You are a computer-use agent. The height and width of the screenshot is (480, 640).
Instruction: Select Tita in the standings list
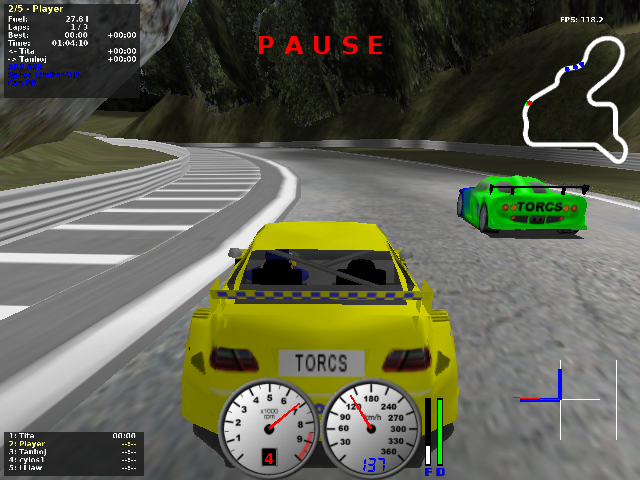click(x=24, y=436)
